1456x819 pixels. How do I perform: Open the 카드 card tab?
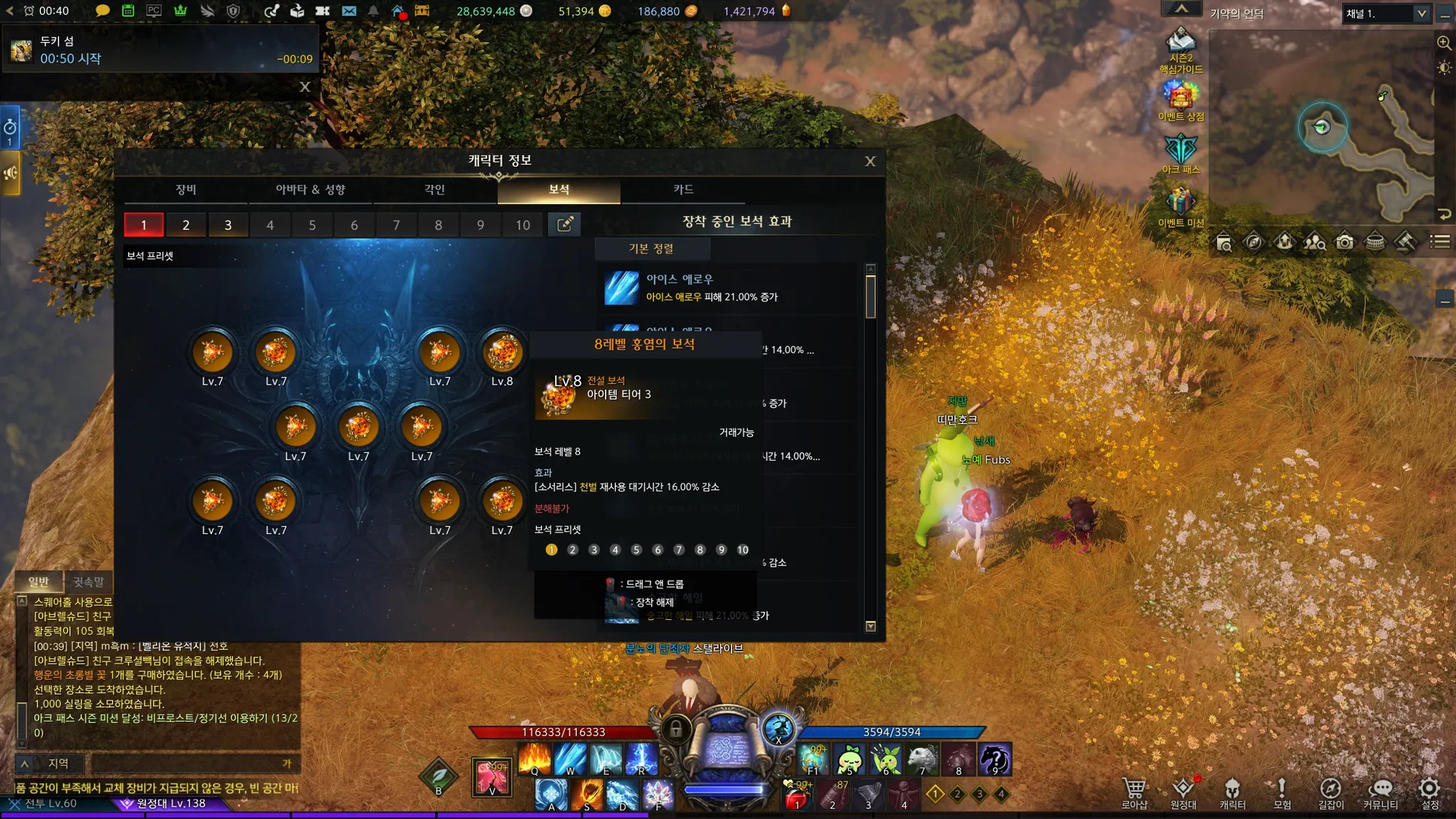pyautogui.click(x=682, y=190)
